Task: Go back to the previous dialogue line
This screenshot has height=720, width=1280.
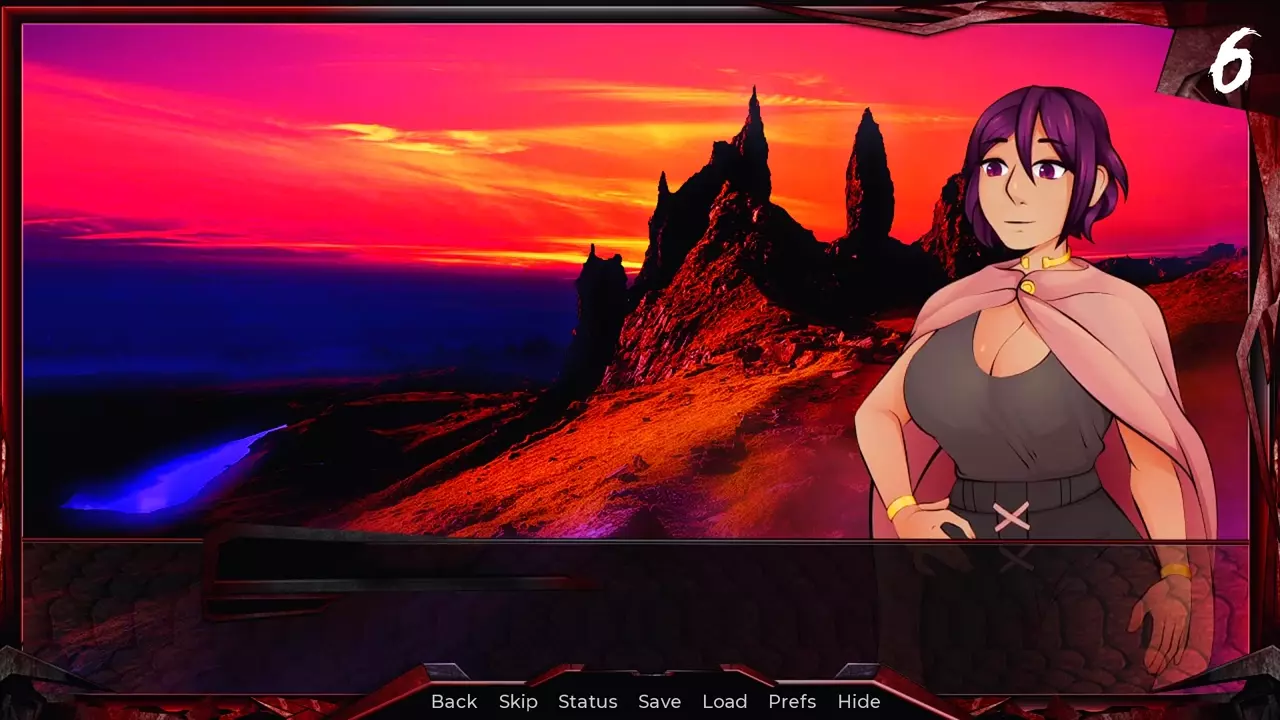Action: click(x=454, y=702)
